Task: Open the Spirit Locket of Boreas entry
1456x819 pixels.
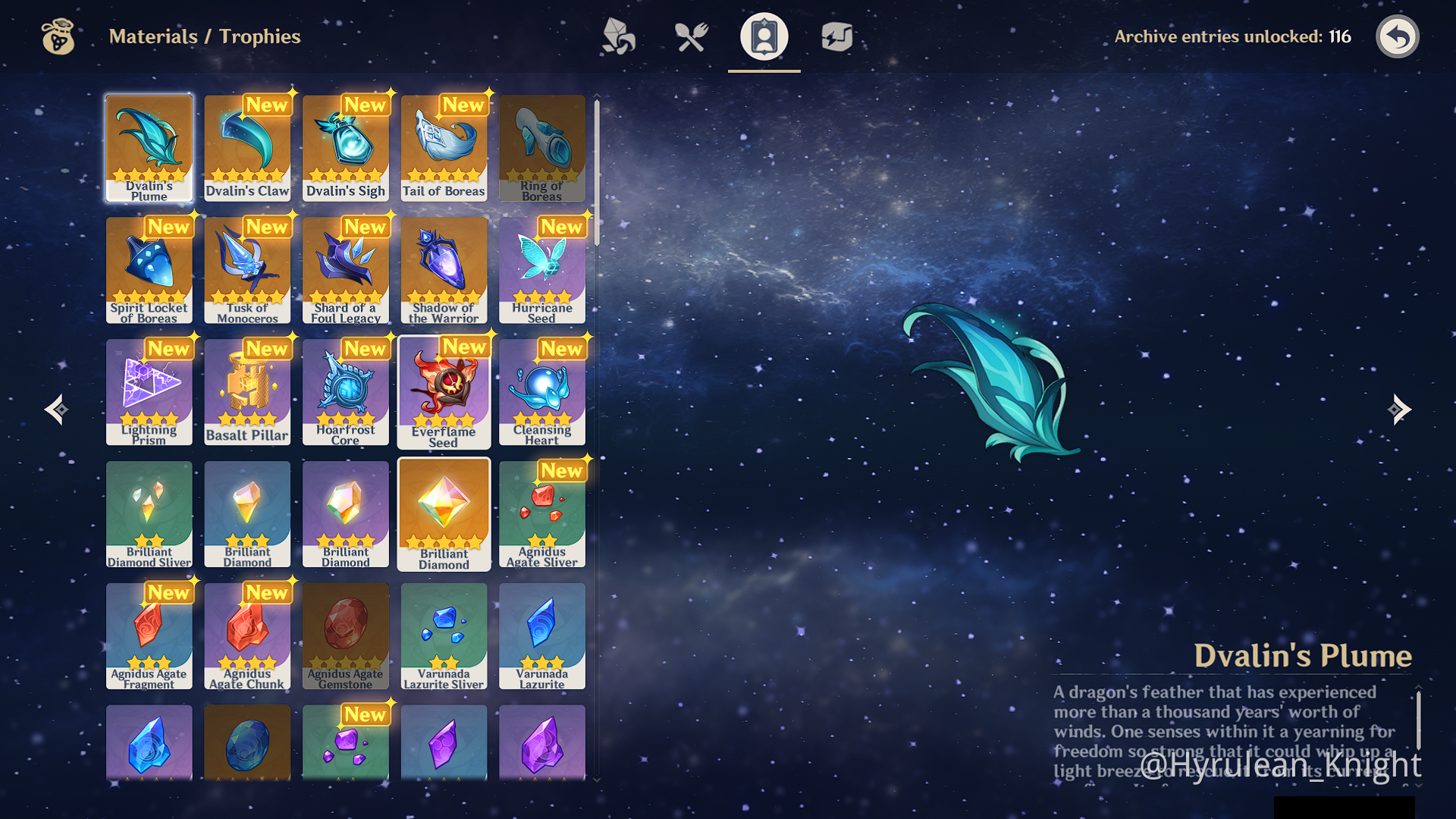Action: [x=149, y=270]
